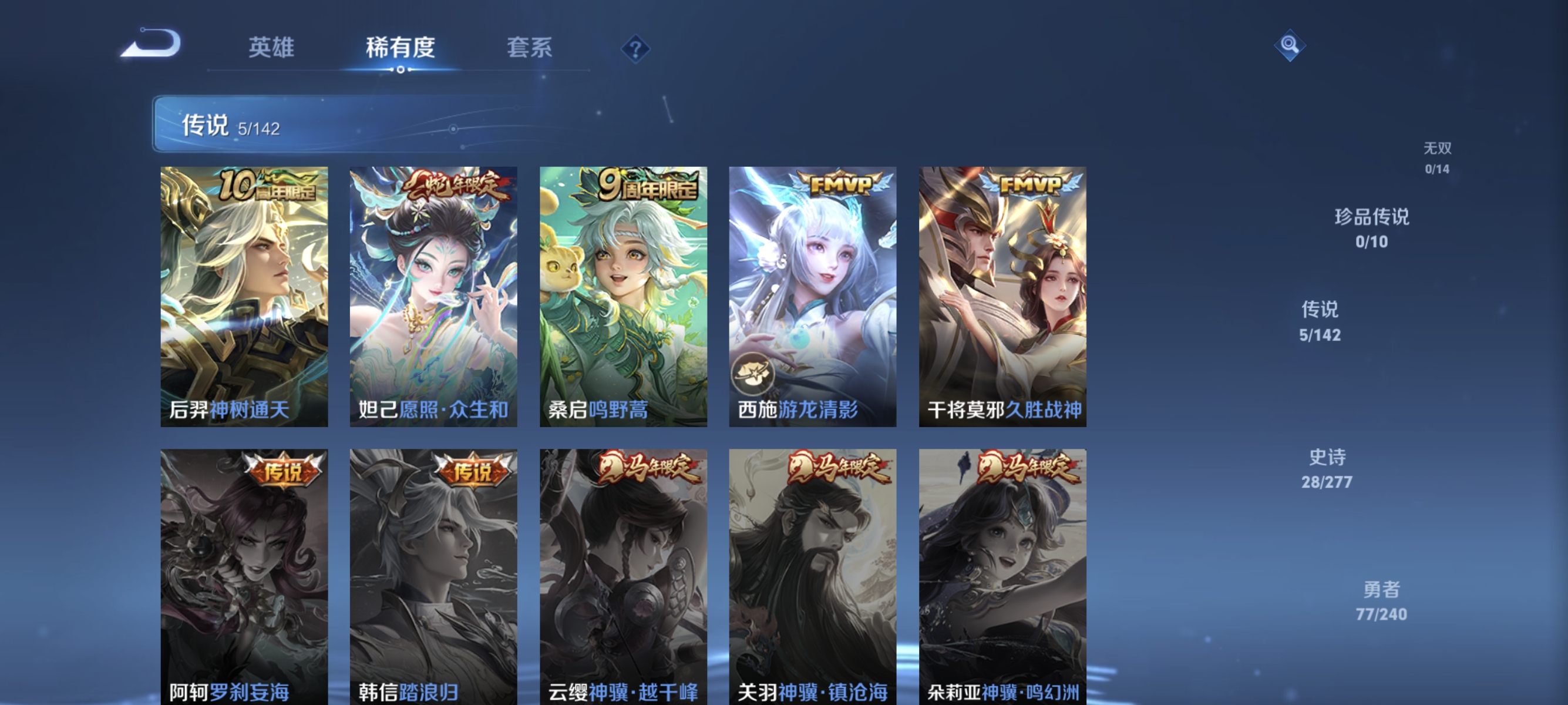1568x705 pixels.
Task: Switch to the 英雄 tab
Action: click(x=272, y=49)
